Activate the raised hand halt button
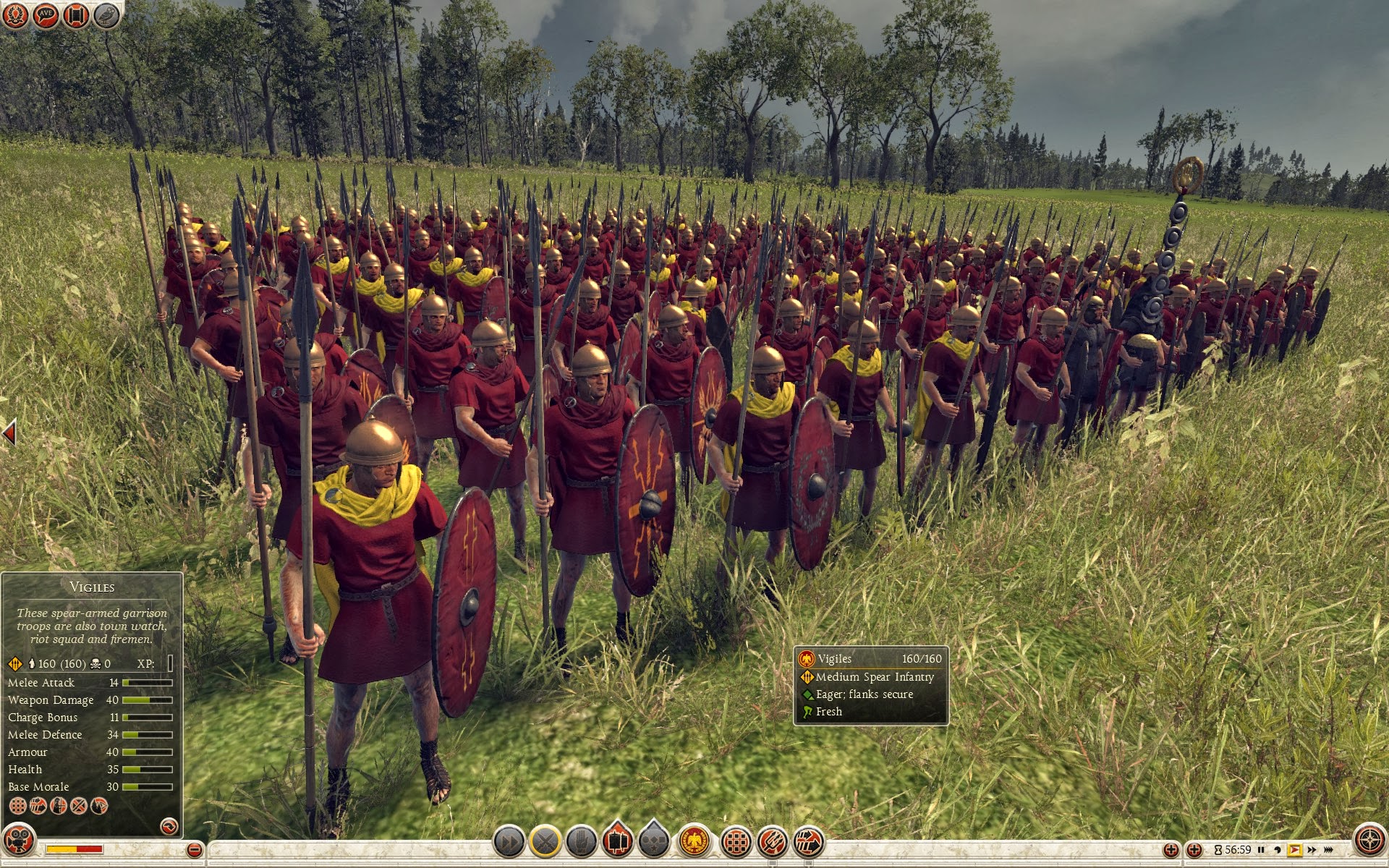Screen dimensions: 1389x868 tap(581, 841)
